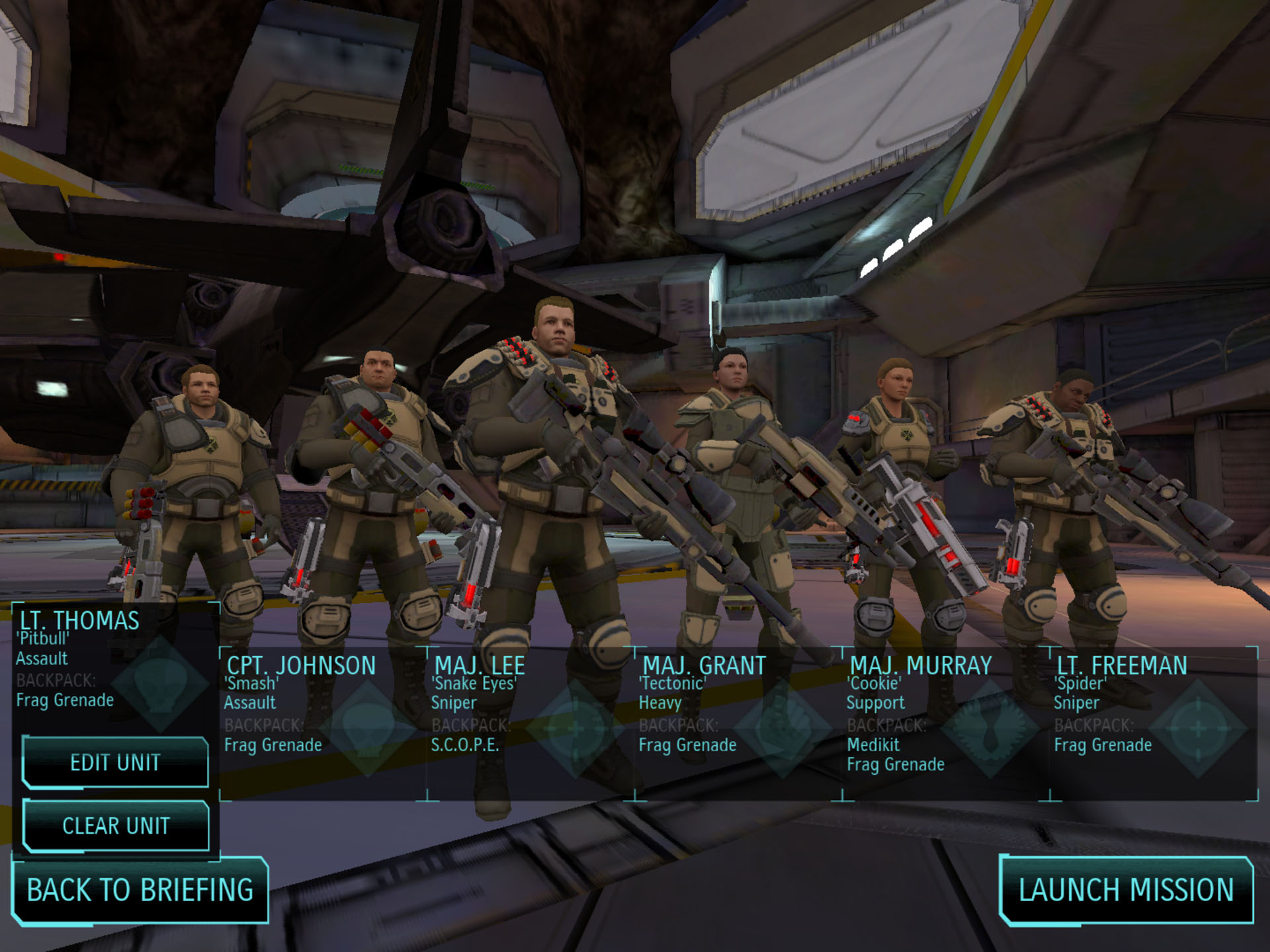The height and width of the screenshot is (952, 1270).
Task: Select Cpt. Johnson 'Smash' squad slot
Action: pyautogui.click(x=323, y=723)
